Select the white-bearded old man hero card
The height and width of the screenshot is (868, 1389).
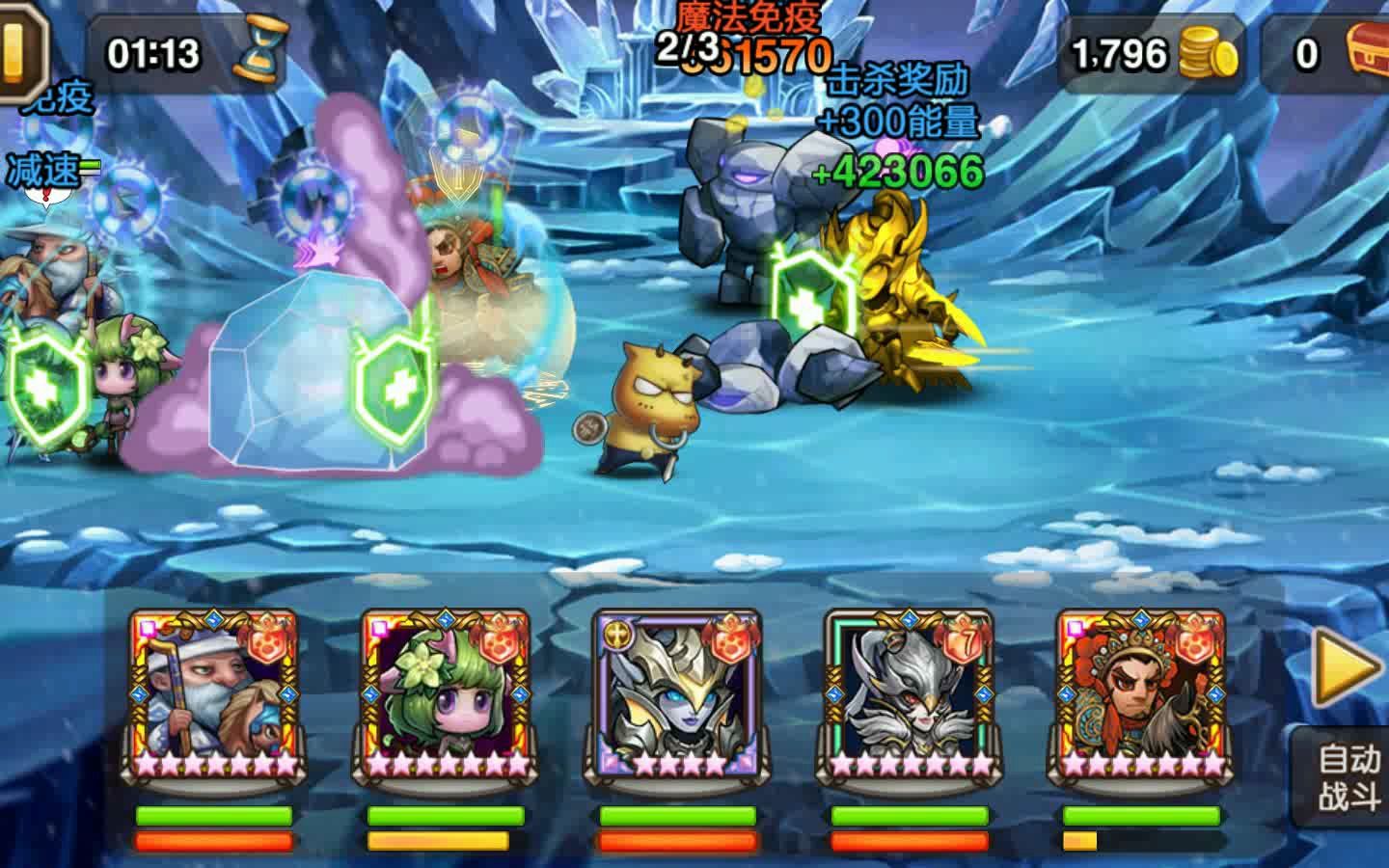(x=213, y=694)
